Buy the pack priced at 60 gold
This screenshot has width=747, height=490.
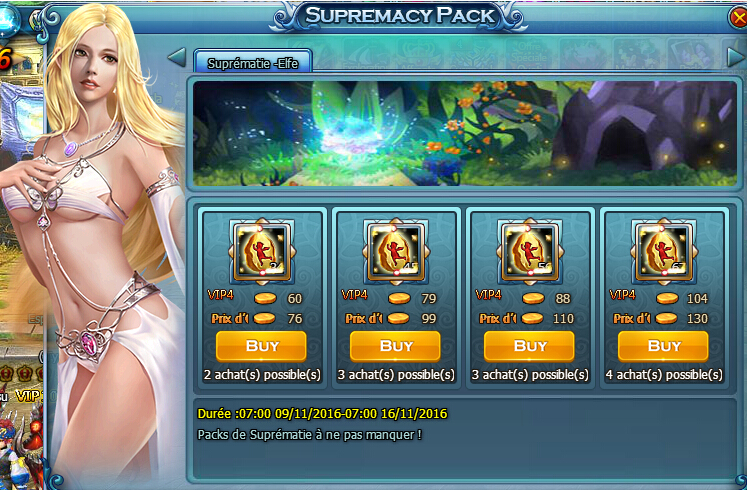[x=261, y=346]
